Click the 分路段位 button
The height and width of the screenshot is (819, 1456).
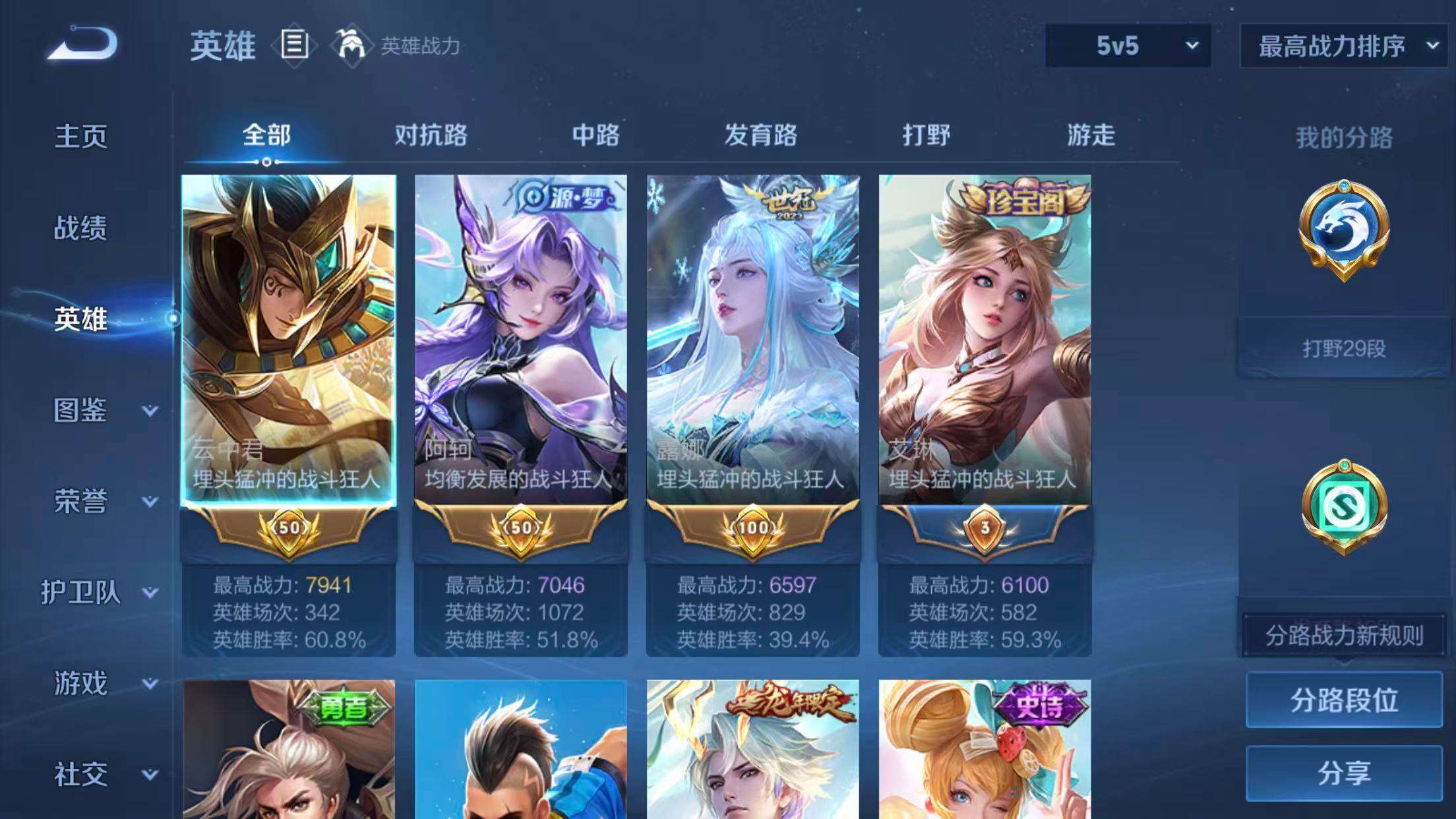pos(1345,702)
